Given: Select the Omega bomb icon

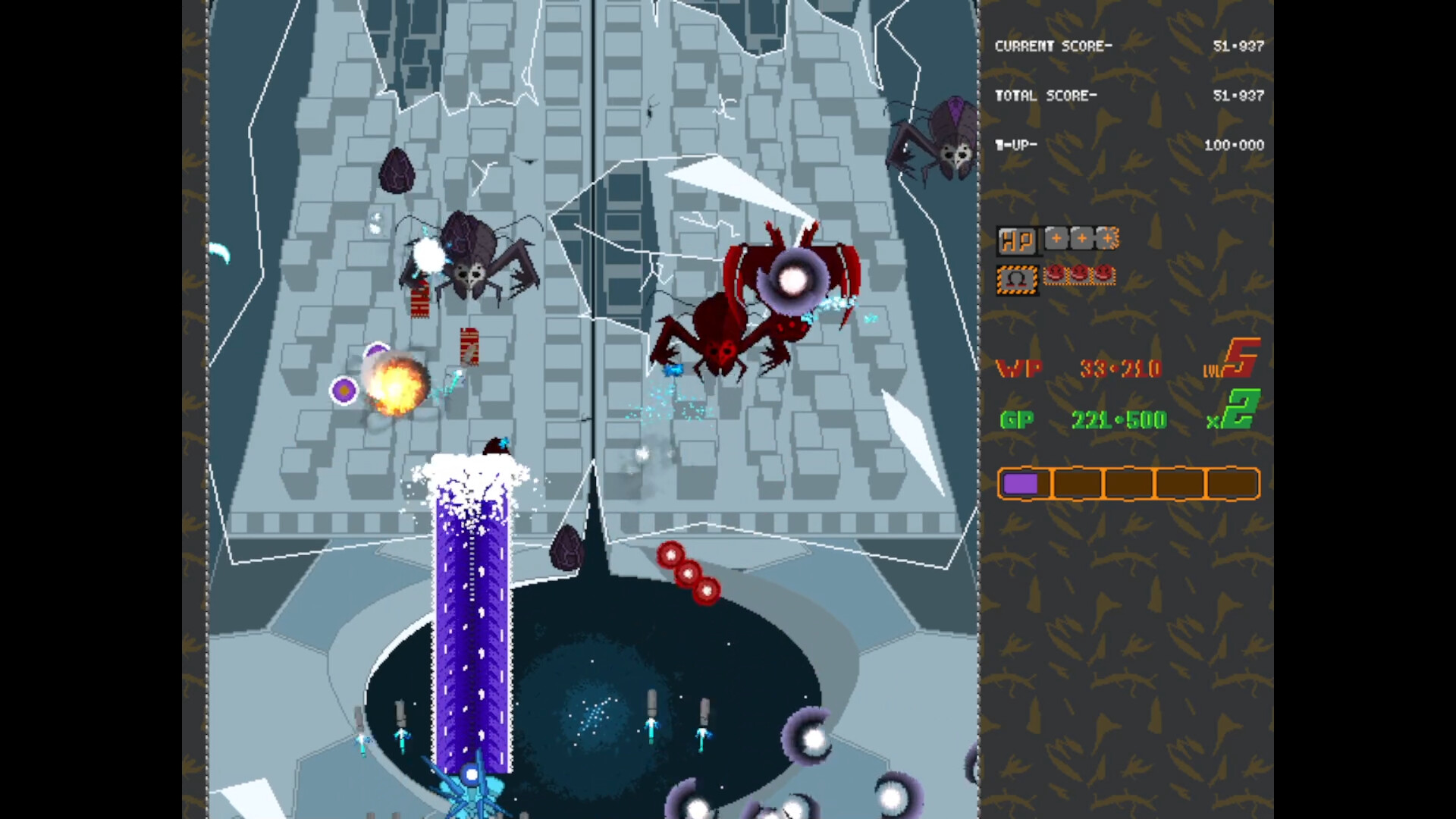Looking at the screenshot, I should (x=1018, y=278).
